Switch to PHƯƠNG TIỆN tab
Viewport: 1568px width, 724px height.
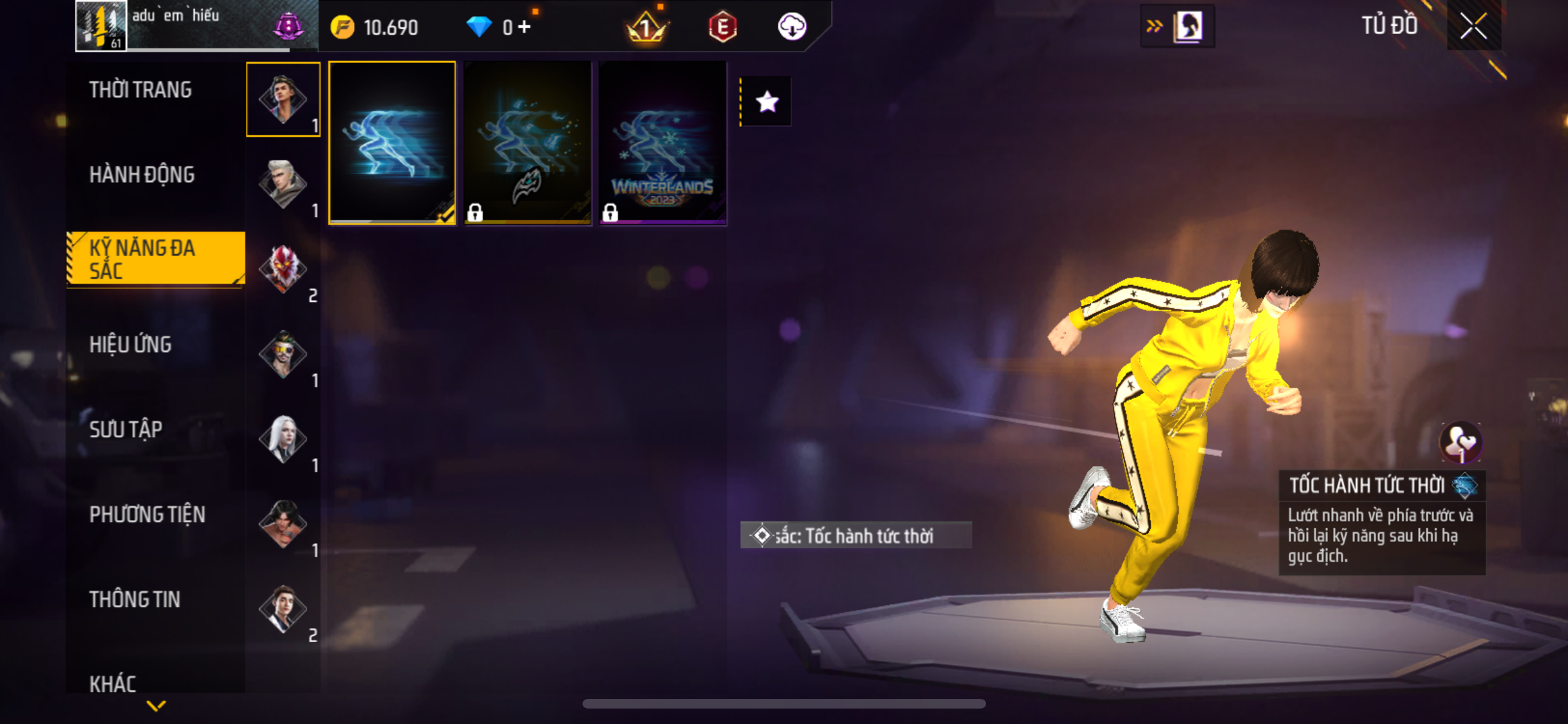point(147,515)
